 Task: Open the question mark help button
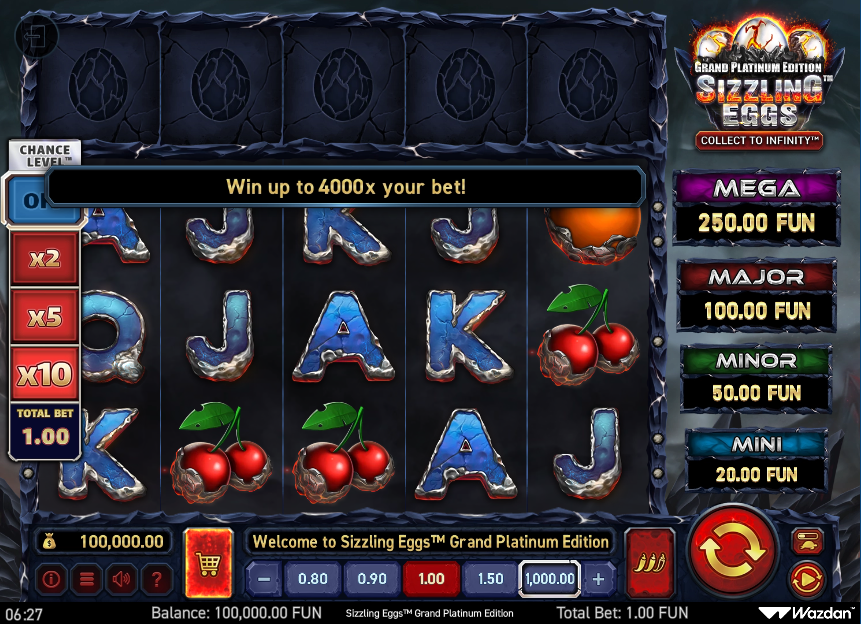156,578
